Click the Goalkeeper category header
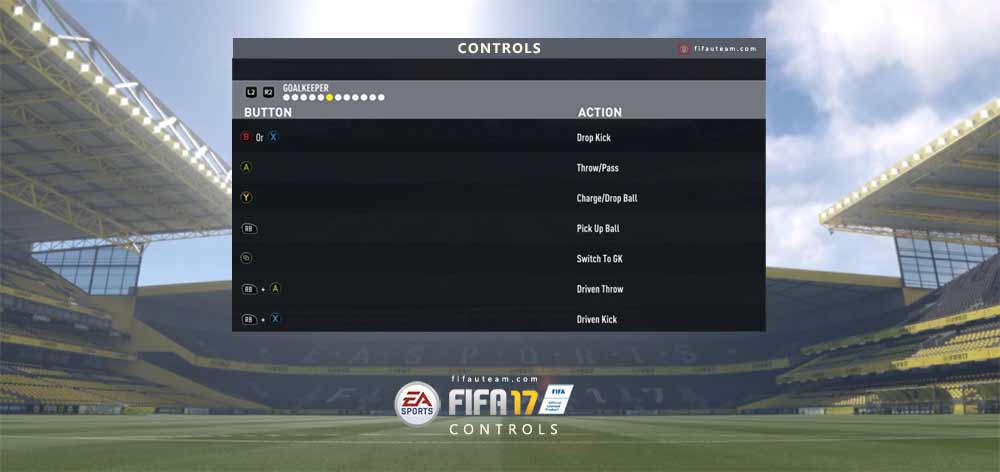 pos(305,88)
